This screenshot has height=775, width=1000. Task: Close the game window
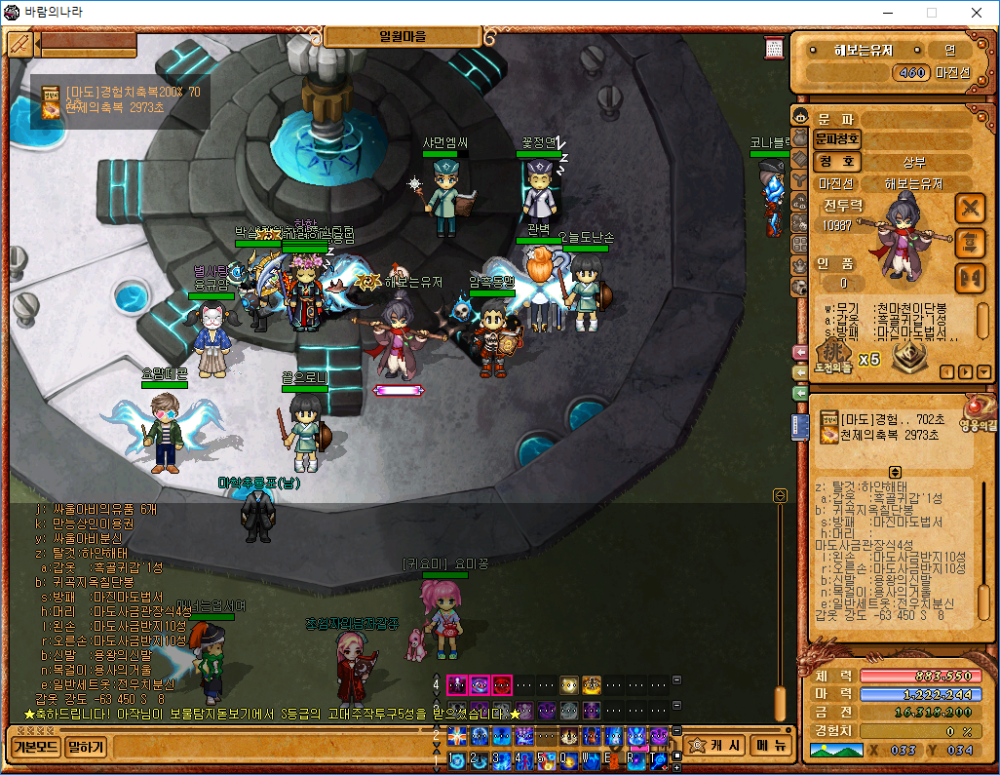pyautogui.click(x=976, y=13)
